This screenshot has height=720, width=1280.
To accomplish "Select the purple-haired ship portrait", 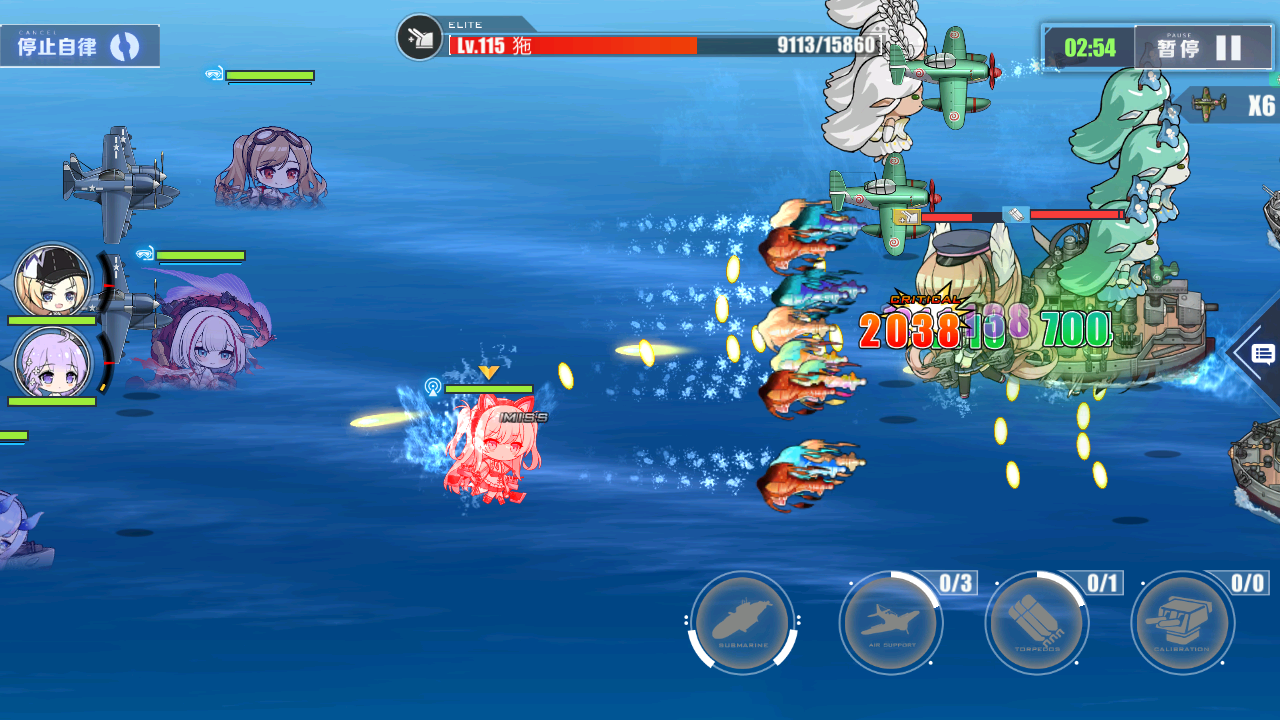I will [53, 363].
